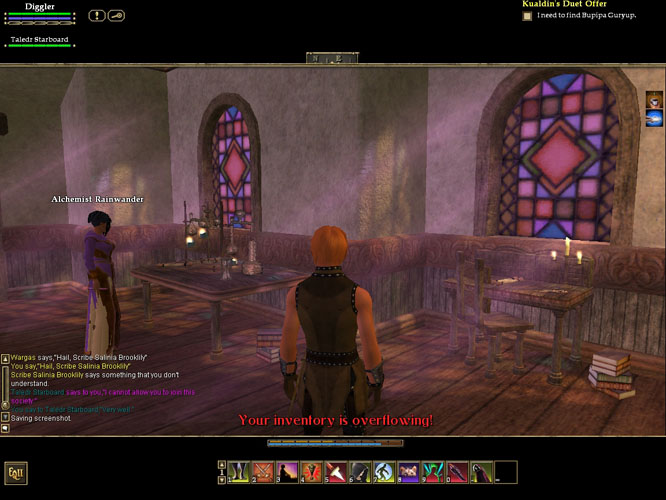666x500 pixels.
Task: Click the key icon beside Diggler's bars
Action: (x=116, y=15)
